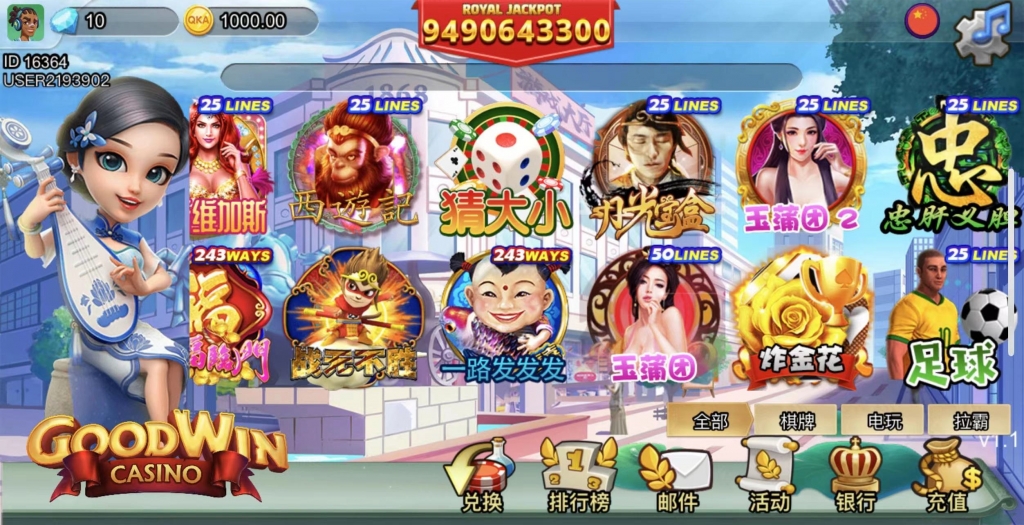Switch to the 棋牌 card games tab
This screenshot has height=525, width=1024.
point(796,420)
